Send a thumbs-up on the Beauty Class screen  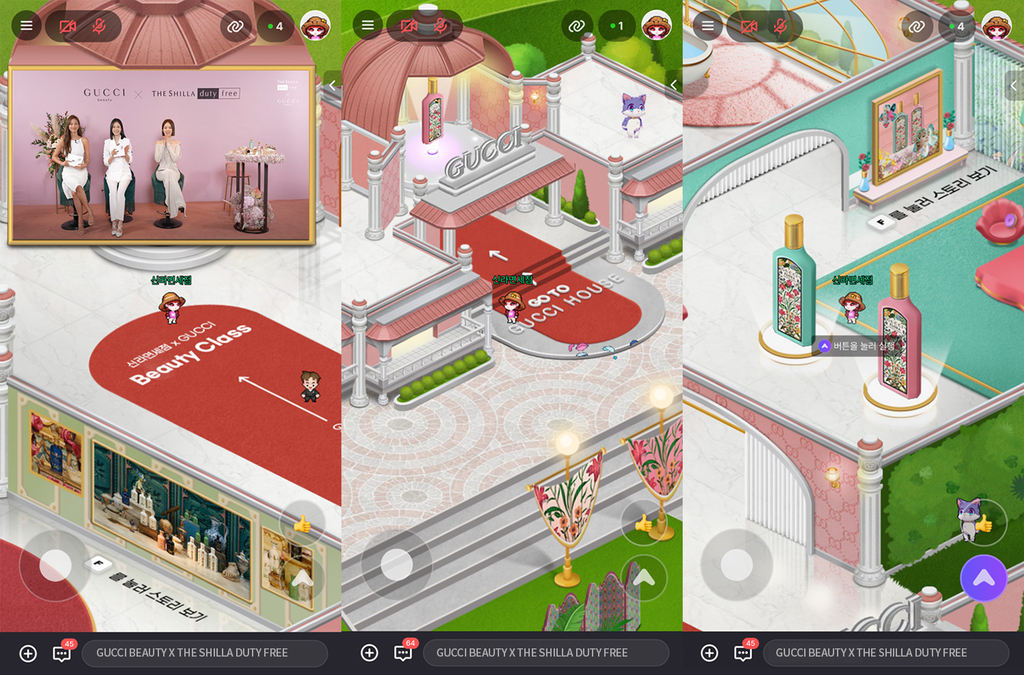tap(301, 523)
